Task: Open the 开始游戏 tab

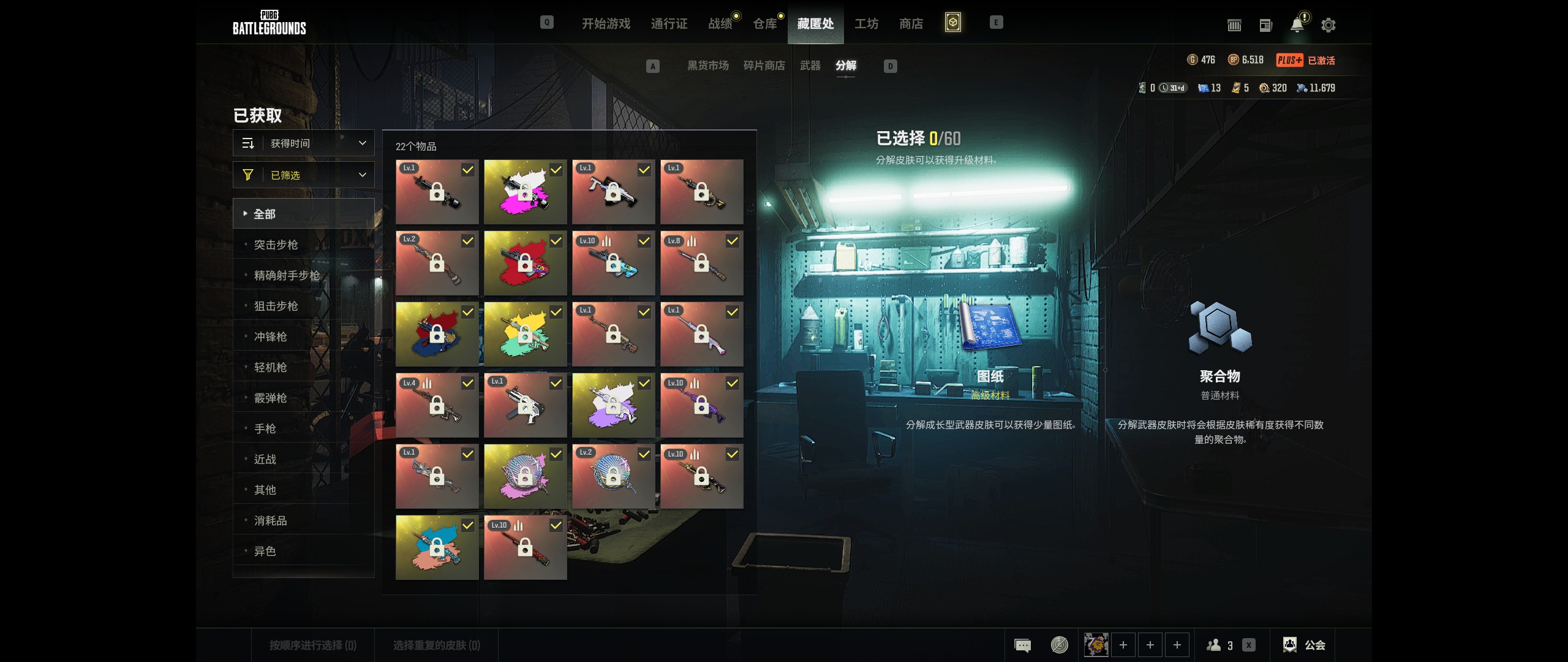Action: pos(606,24)
